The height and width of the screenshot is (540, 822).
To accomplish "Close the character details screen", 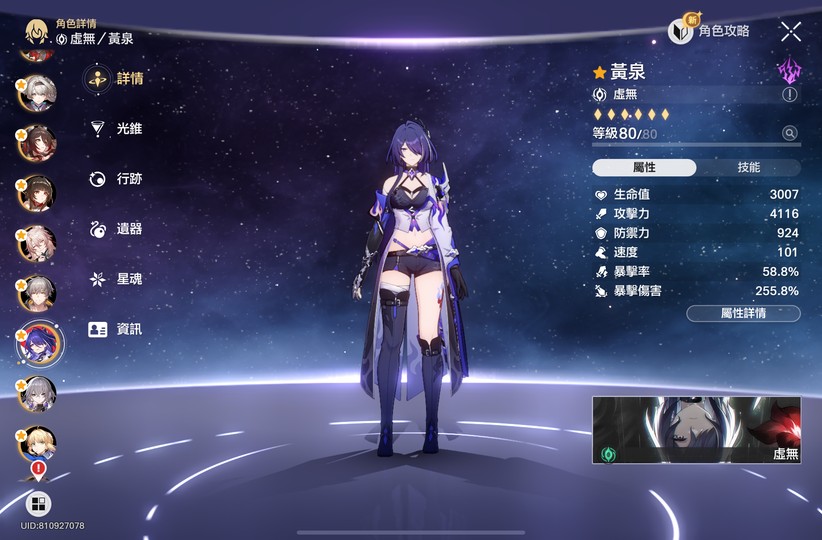I will tap(791, 31).
